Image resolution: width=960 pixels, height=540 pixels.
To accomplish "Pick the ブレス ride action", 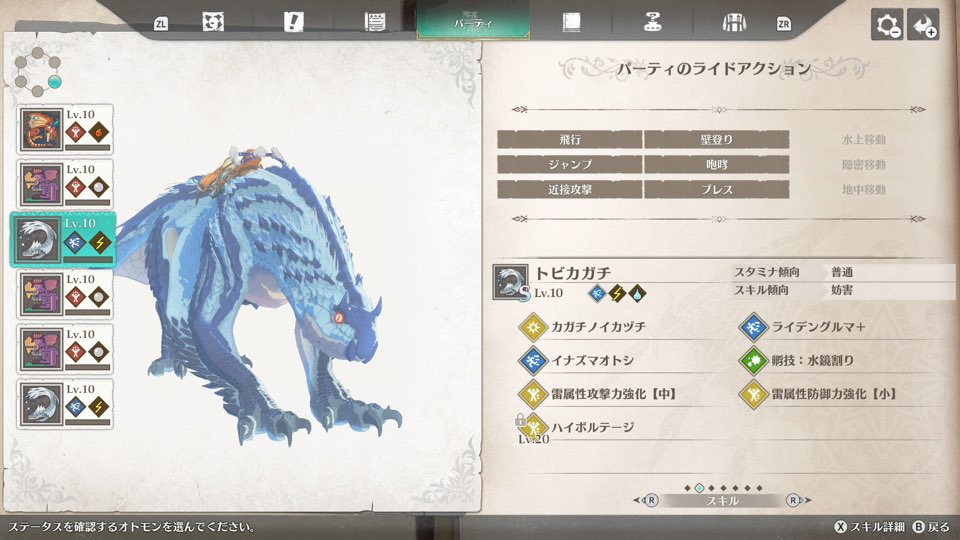I will [716, 190].
